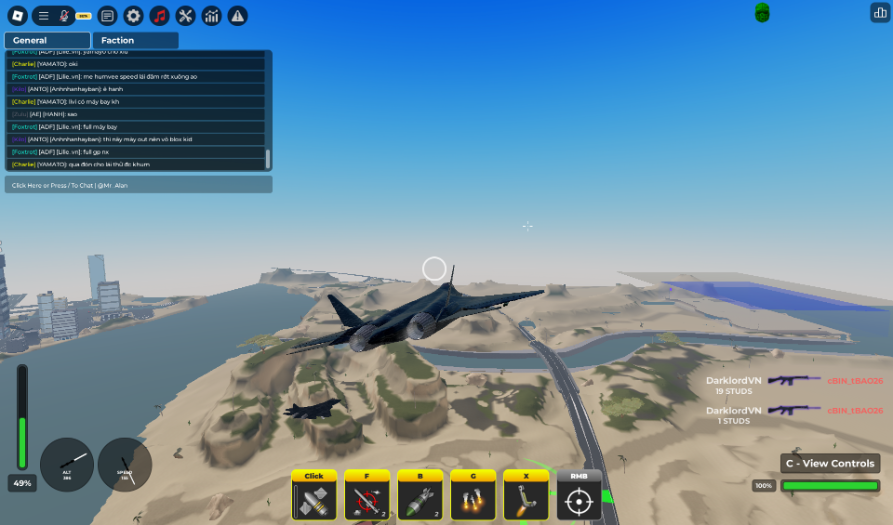893x525 pixels.
Task: Click the warning triangle icon
Action: point(238,15)
